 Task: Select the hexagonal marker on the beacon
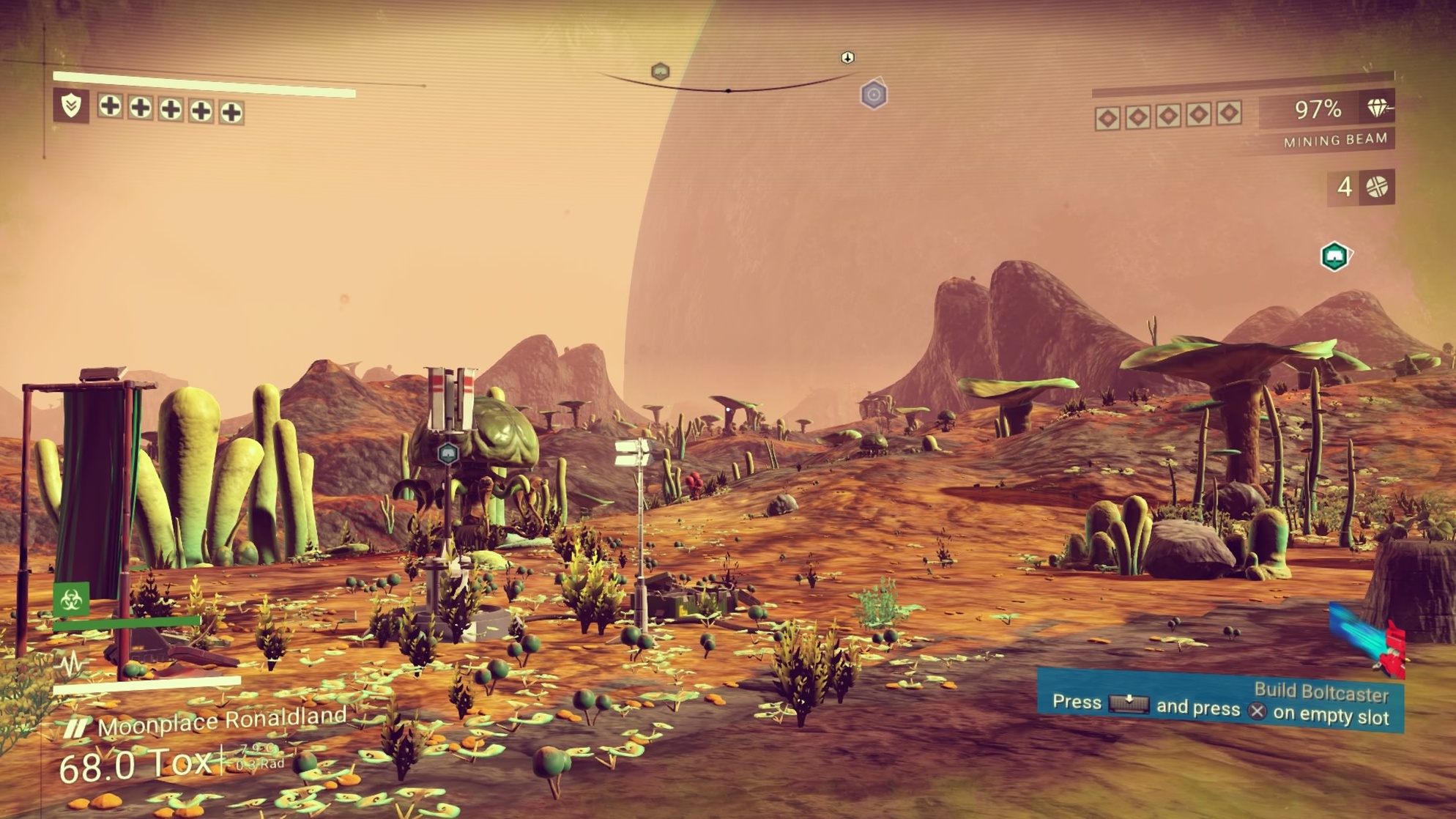point(447,453)
